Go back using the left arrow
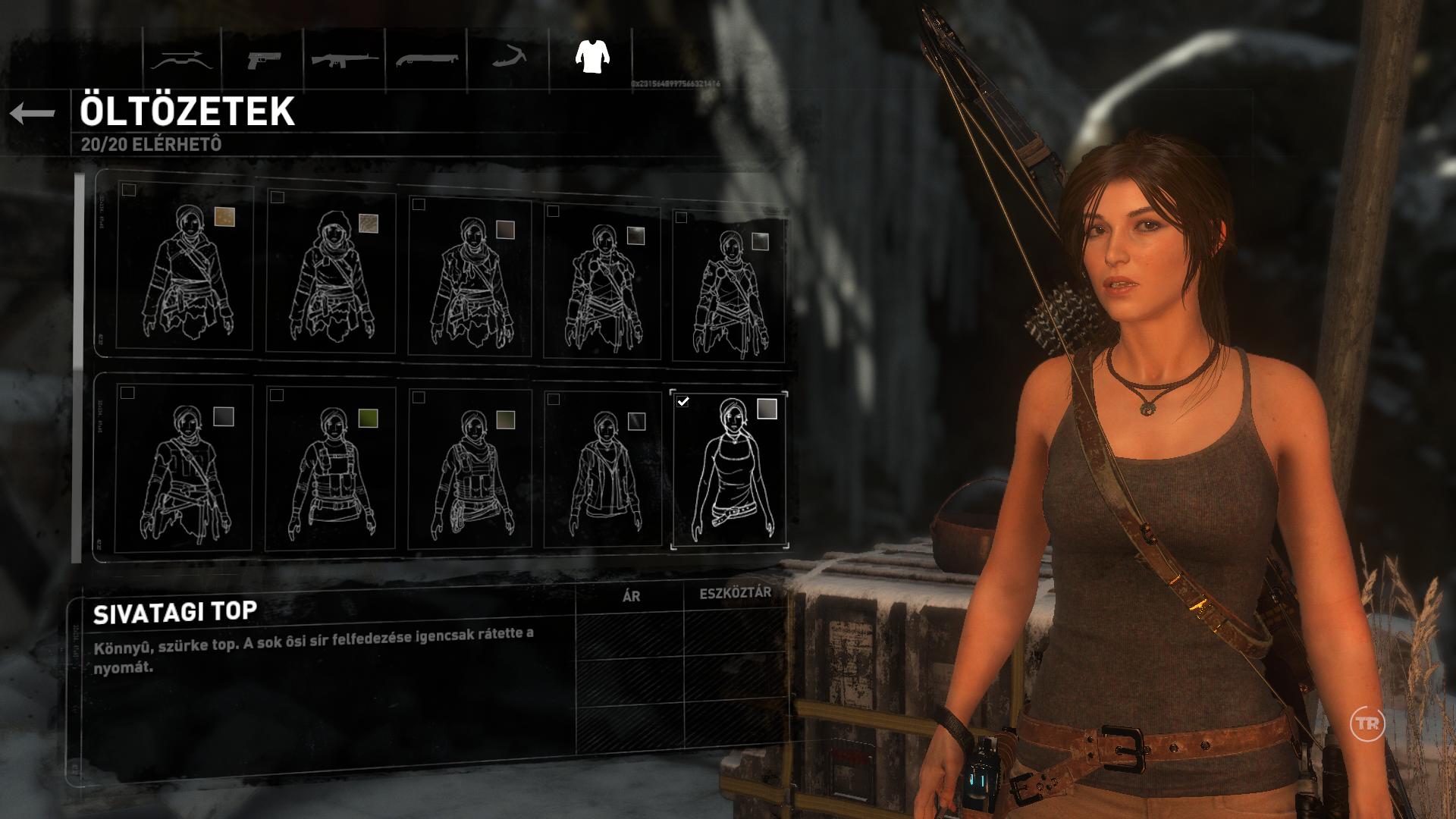 coord(33,113)
